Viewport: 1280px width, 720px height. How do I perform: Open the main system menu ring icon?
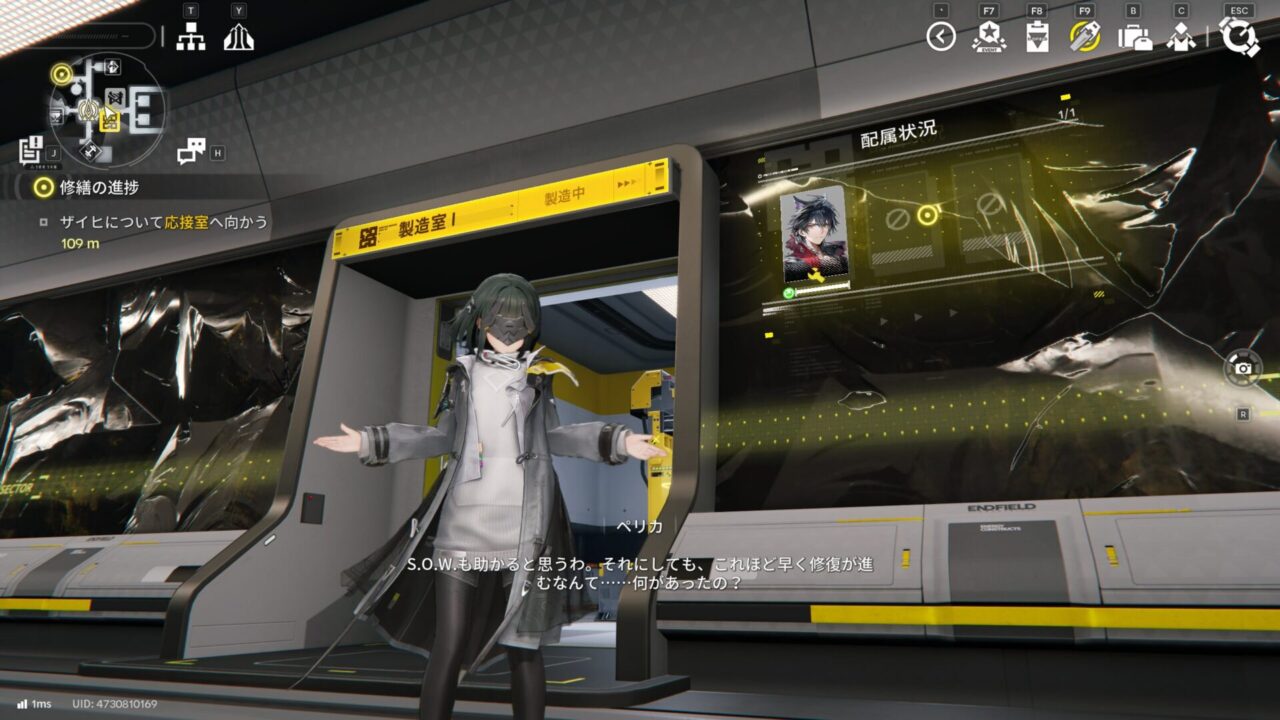(1240, 37)
